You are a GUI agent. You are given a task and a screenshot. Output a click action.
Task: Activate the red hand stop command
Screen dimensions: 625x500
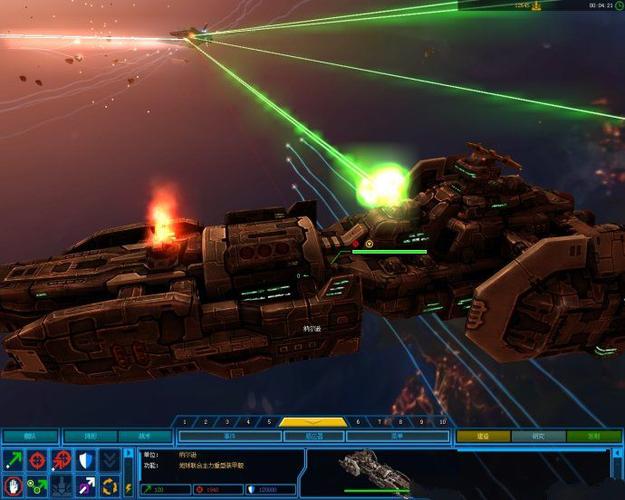click(13, 486)
